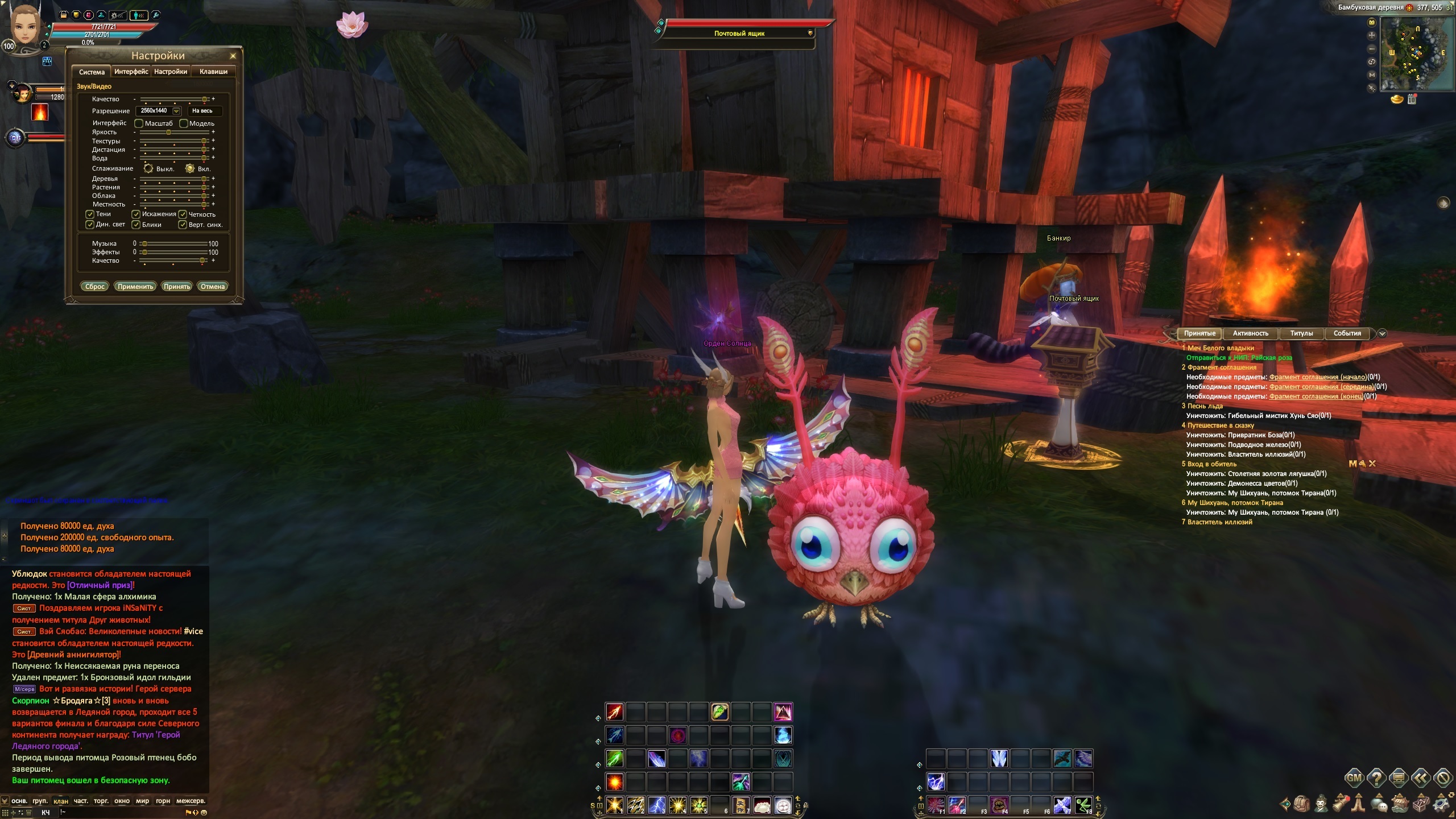This screenshot has height=819, width=1456.
Task: Enable the Масштаб interface scale checkbox
Action: pyautogui.click(x=139, y=123)
